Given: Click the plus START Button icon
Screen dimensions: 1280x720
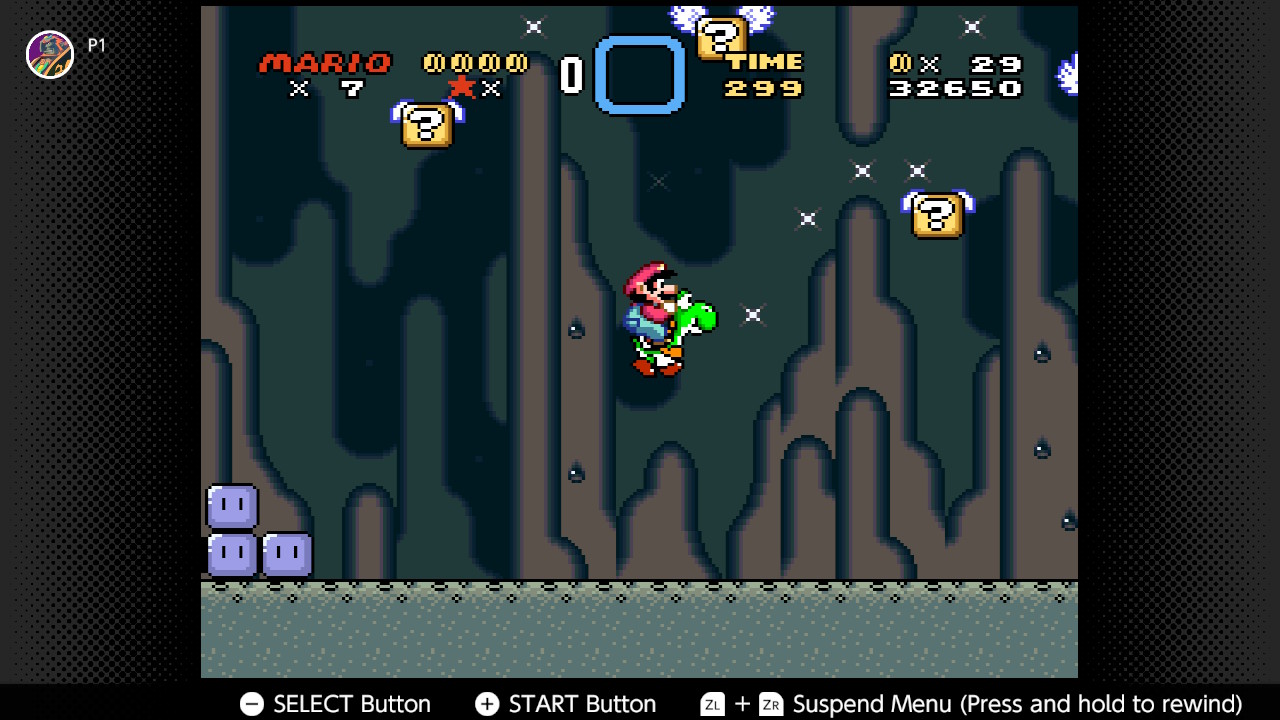Looking at the screenshot, I should [487, 704].
